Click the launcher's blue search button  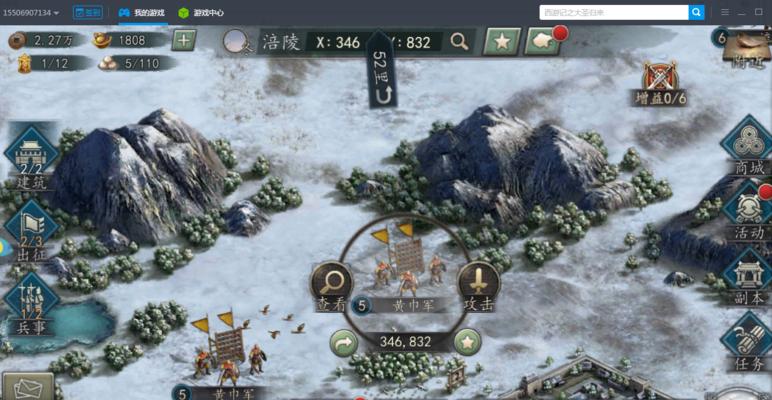[x=696, y=12]
